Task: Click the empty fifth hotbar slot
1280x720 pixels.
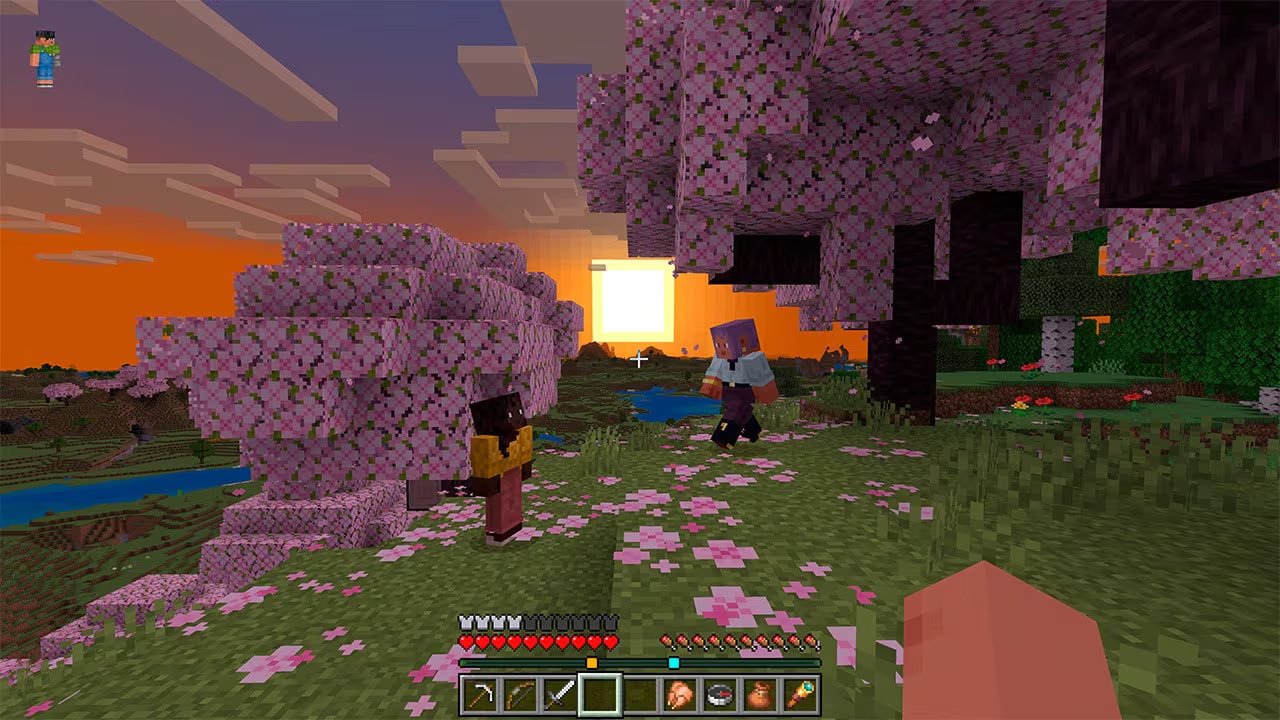Action: coord(640,694)
